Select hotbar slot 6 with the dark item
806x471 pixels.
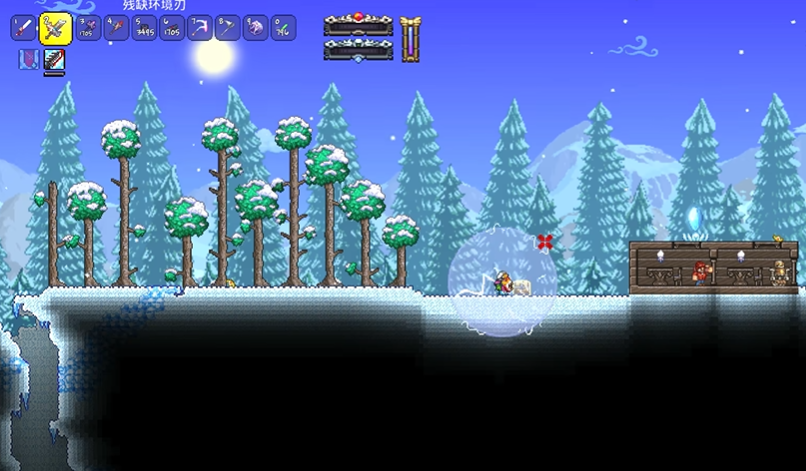tap(171, 28)
